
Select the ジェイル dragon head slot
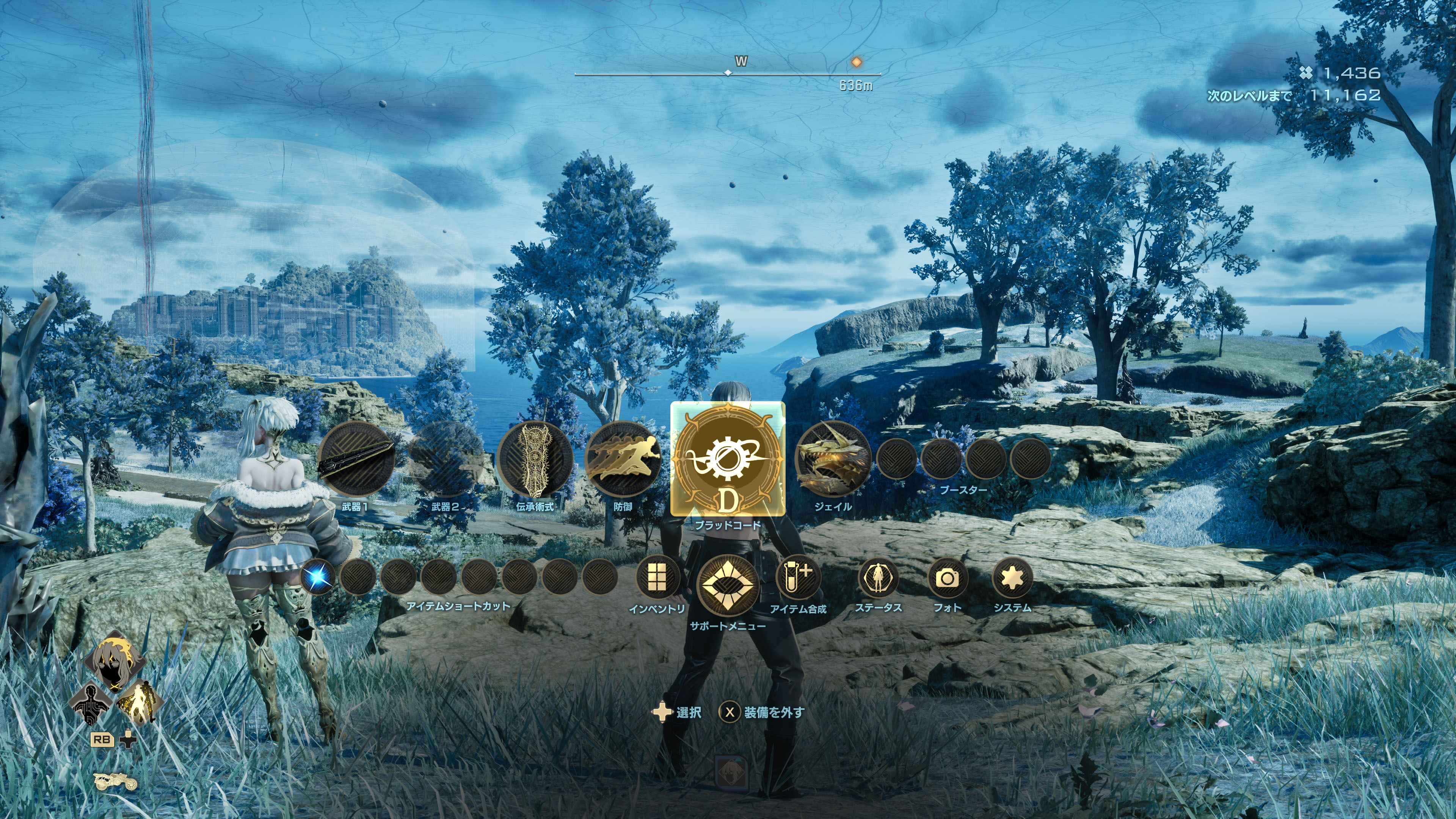(833, 459)
